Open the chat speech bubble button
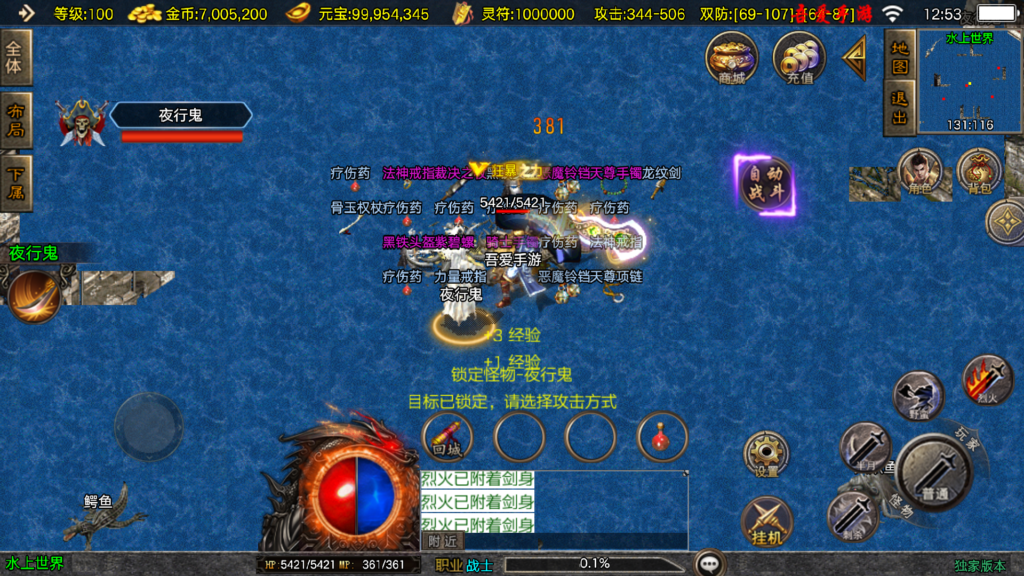Viewport: 1024px width, 576px height. [x=710, y=564]
